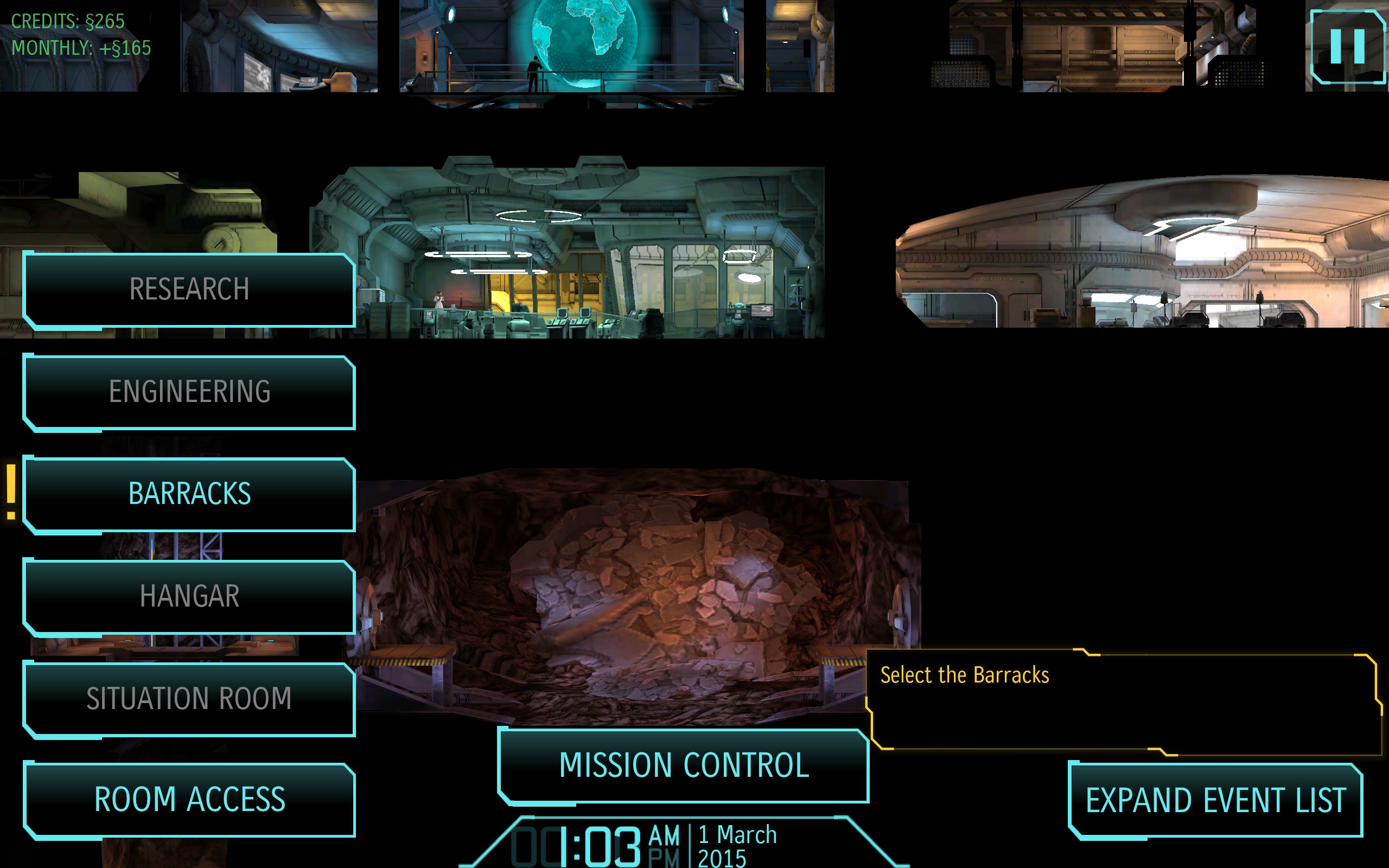Enter the Hangar

tap(189, 596)
